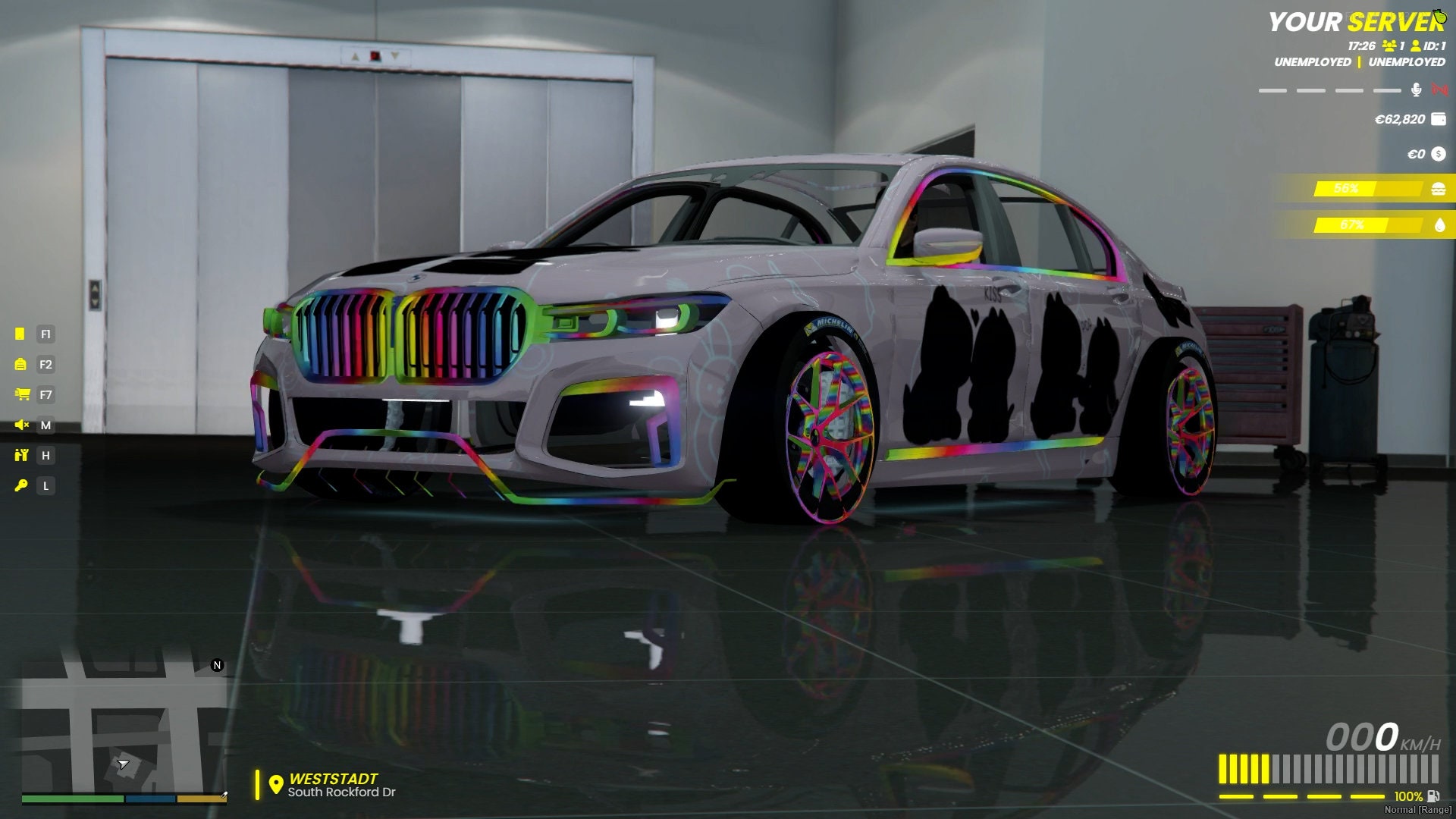Open the wallet icon next to €62,820
1456x819 pixels.
click(x=1438, y=119)
